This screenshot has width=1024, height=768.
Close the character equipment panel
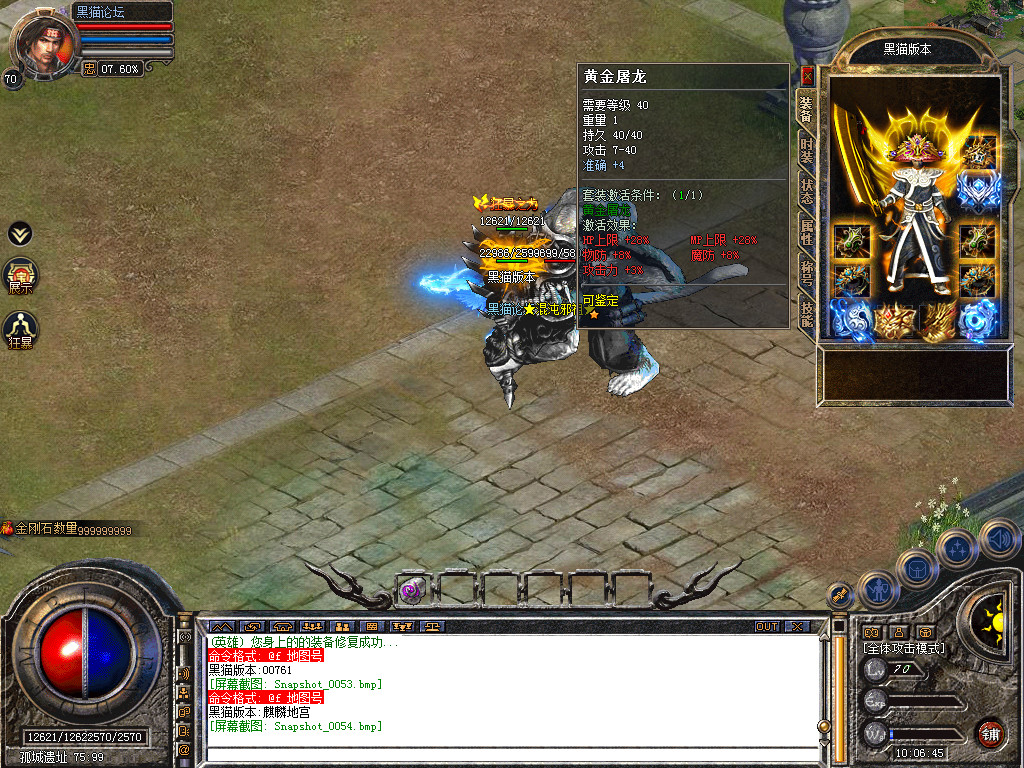[807, 76]
